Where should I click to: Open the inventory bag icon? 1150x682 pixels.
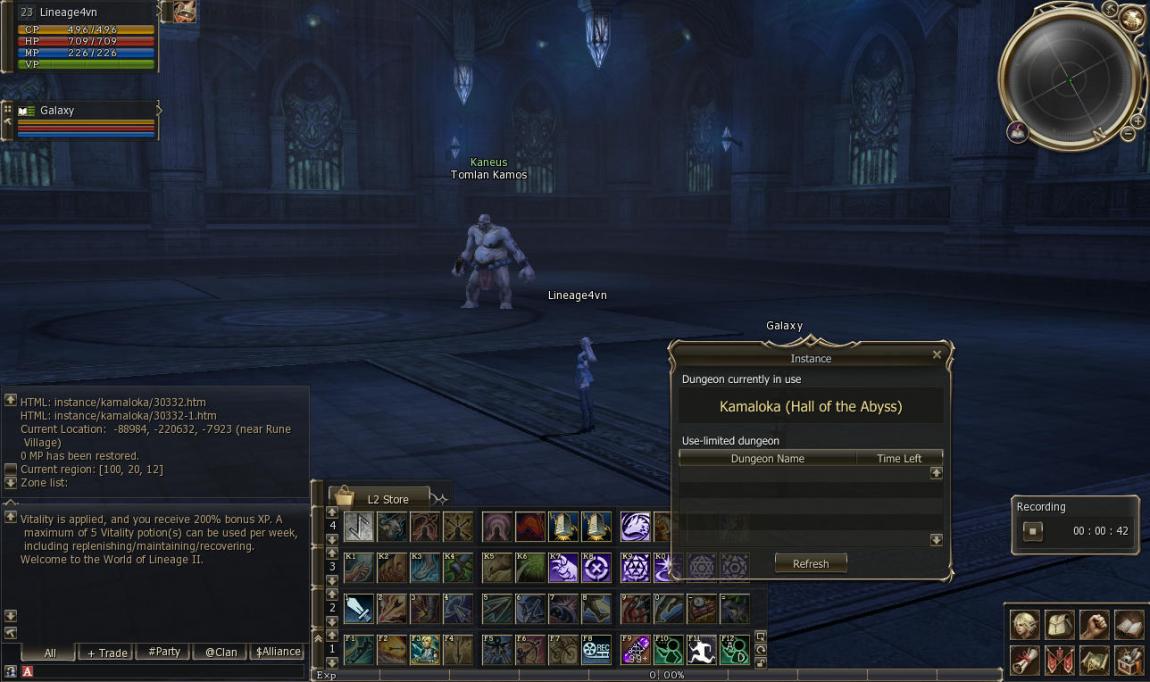(x=1059, y=626)
